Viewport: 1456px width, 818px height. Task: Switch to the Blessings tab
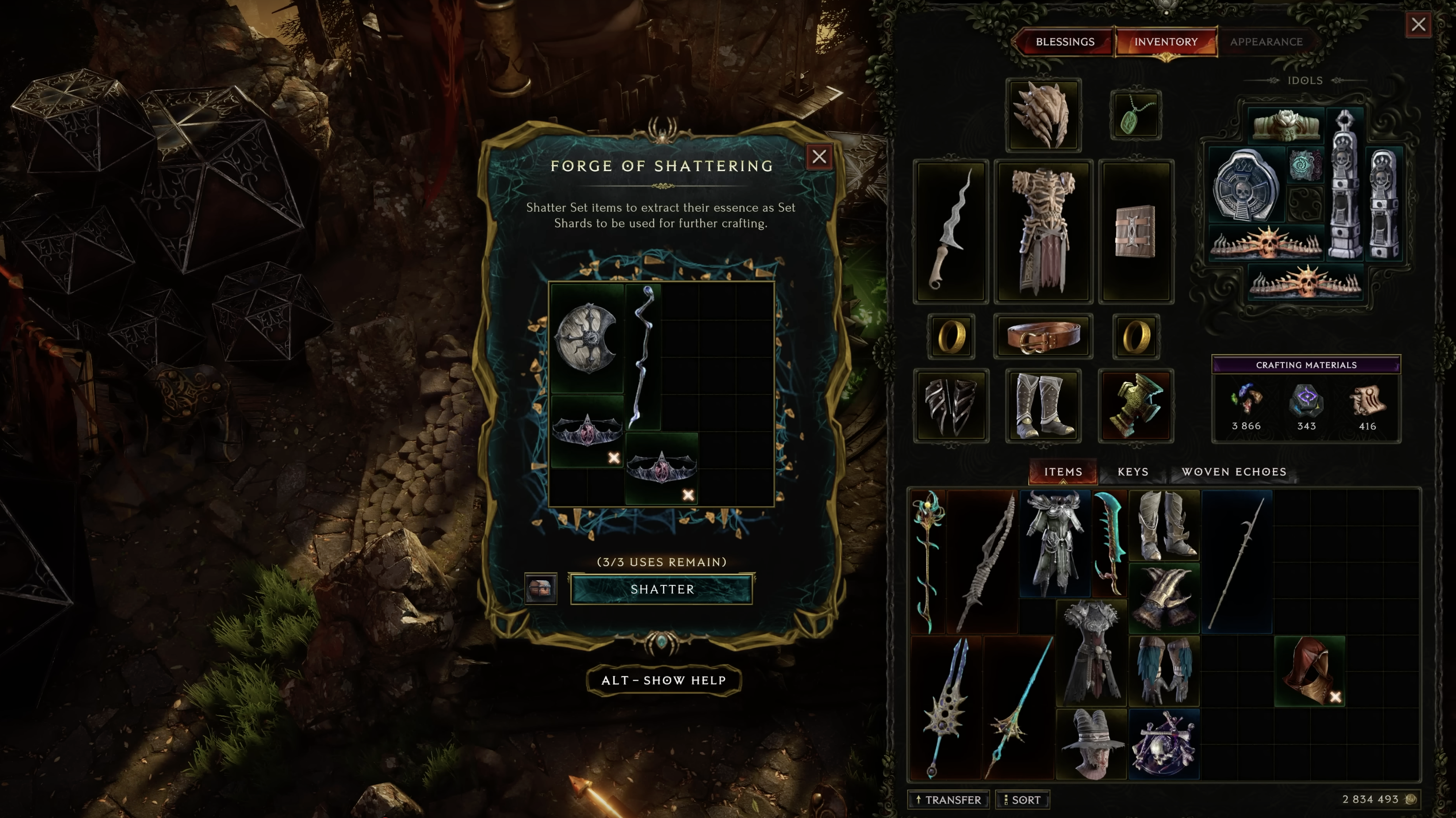click(1064, 42)
